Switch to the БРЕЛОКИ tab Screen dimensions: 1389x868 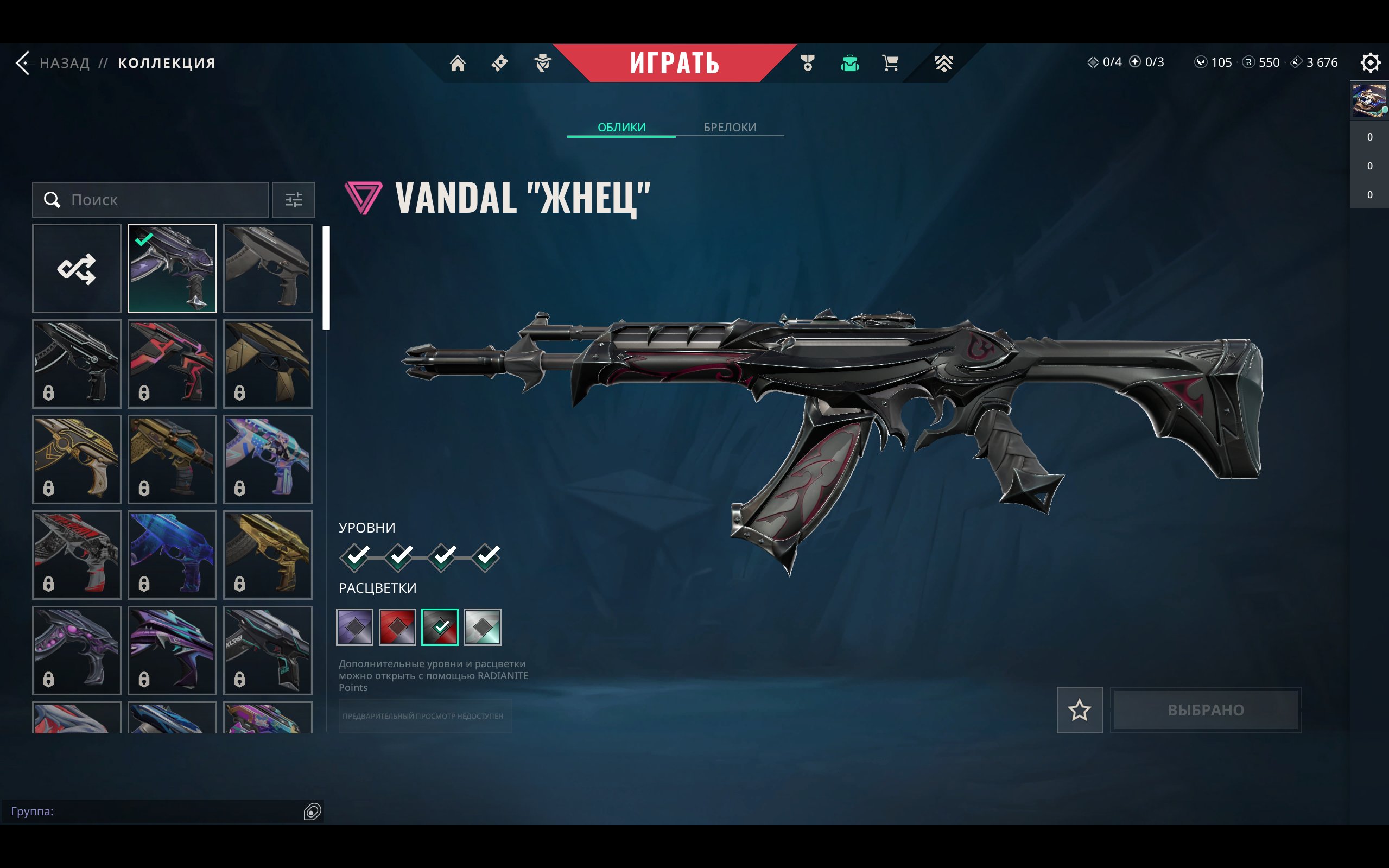coord(730,127)
